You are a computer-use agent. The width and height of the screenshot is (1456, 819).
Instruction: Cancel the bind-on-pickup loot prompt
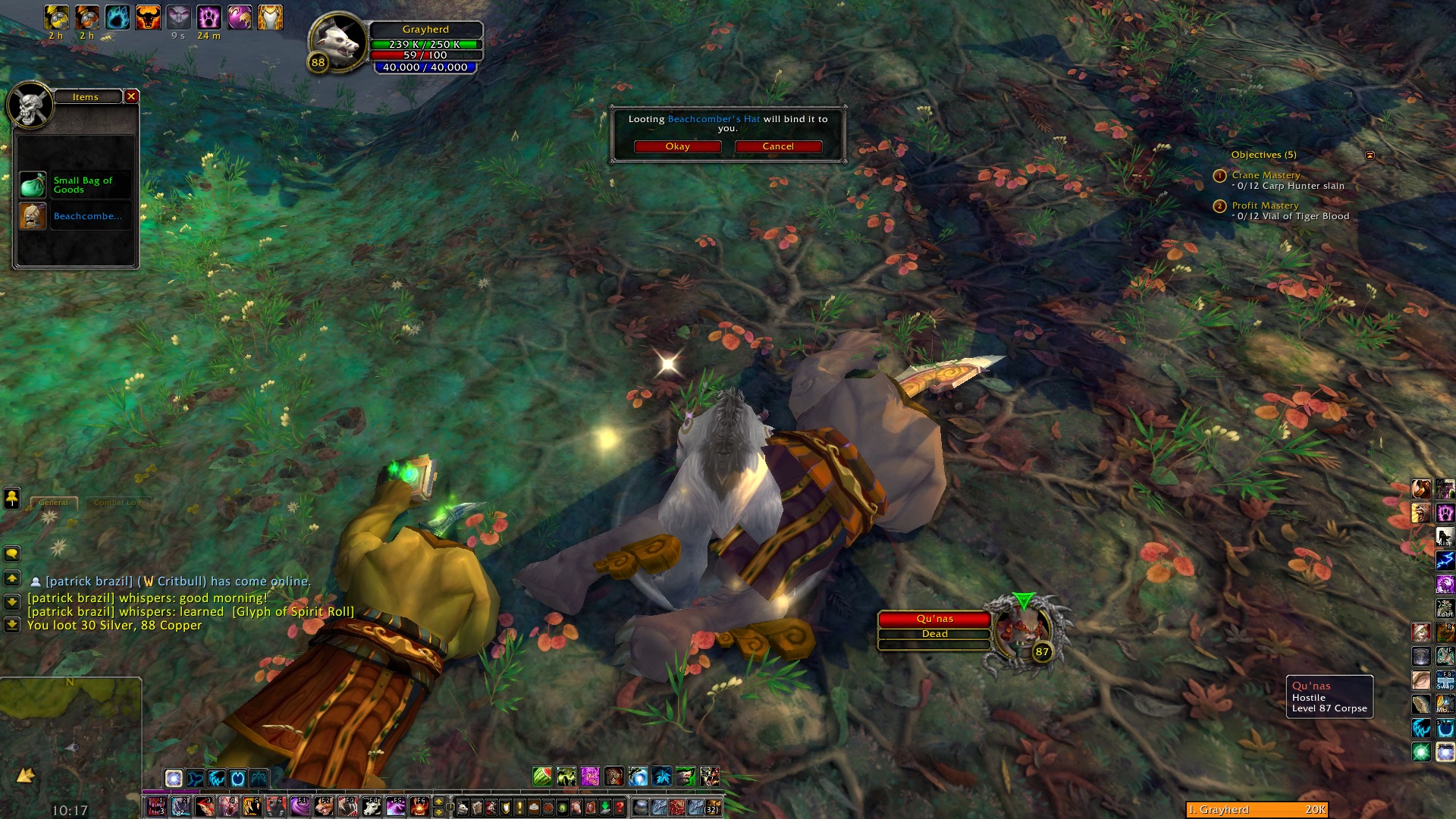pos(778,146)
